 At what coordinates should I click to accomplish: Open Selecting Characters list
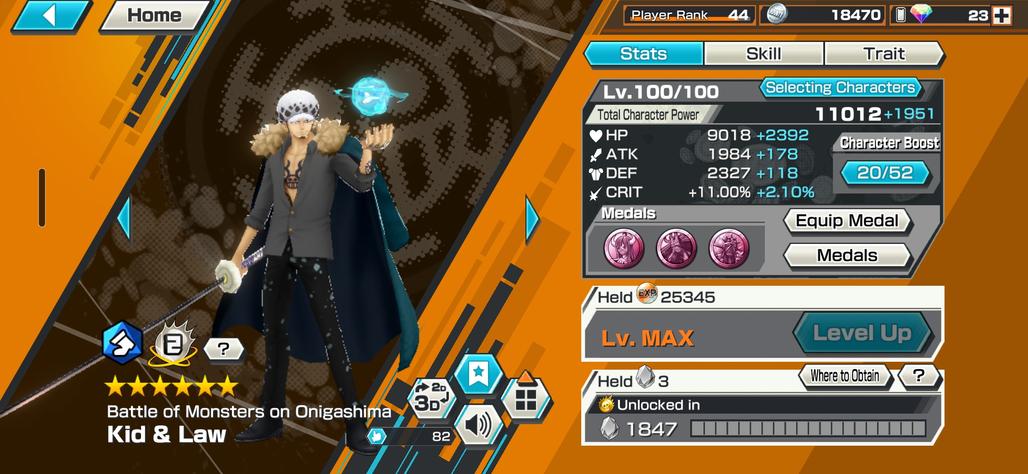840,88
